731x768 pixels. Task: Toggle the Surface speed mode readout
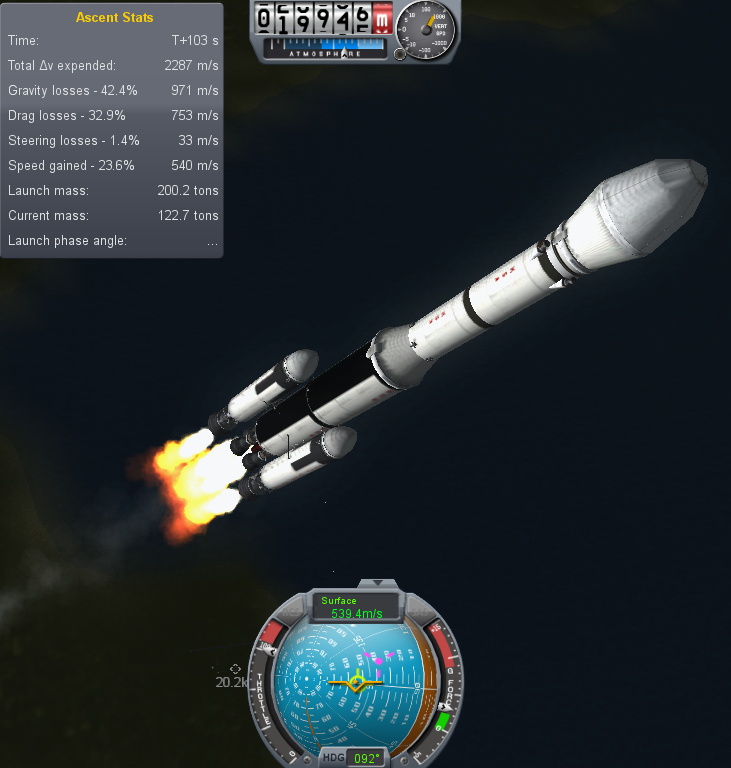[357, 607]
